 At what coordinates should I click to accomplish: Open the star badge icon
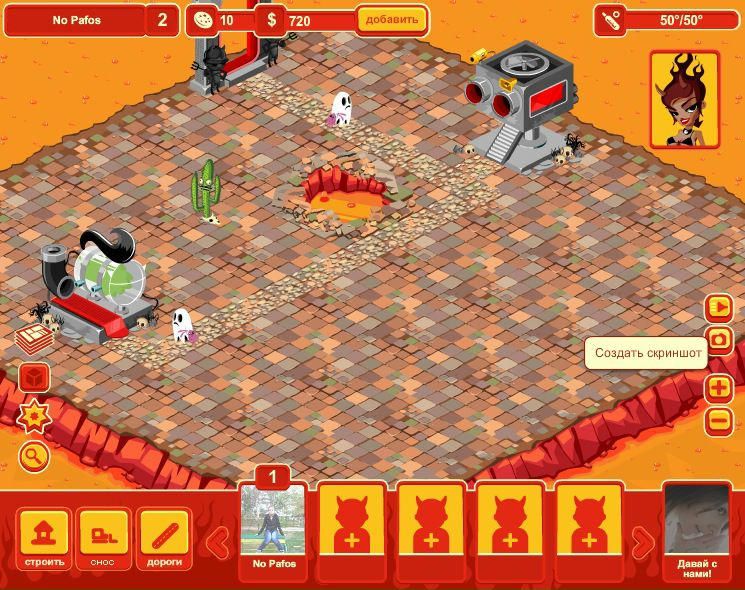coord(34,414)
